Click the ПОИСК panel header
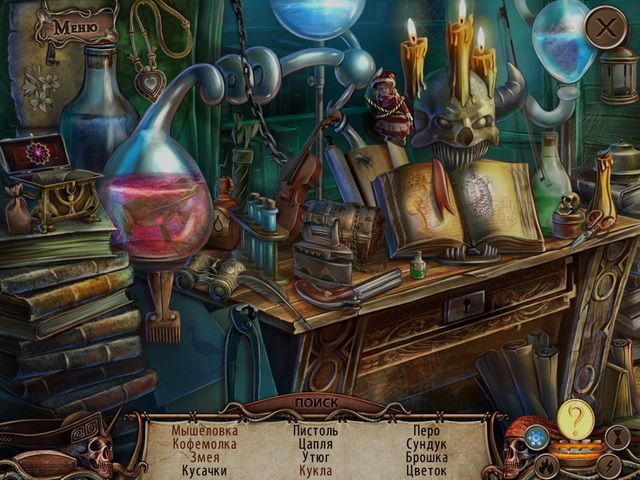Image resolution: width=640 pixels, height=480 pixels. [x=317, y=405]
